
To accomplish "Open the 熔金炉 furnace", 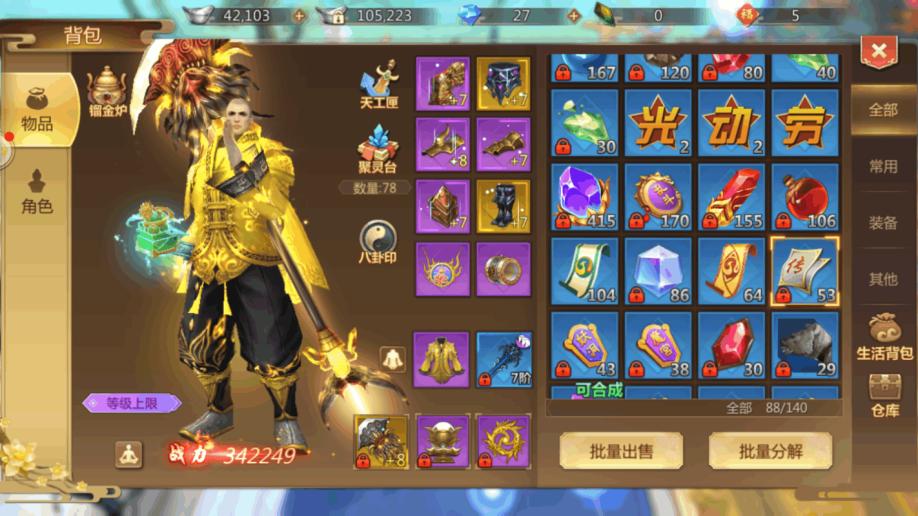I will (x=105, y=94).
